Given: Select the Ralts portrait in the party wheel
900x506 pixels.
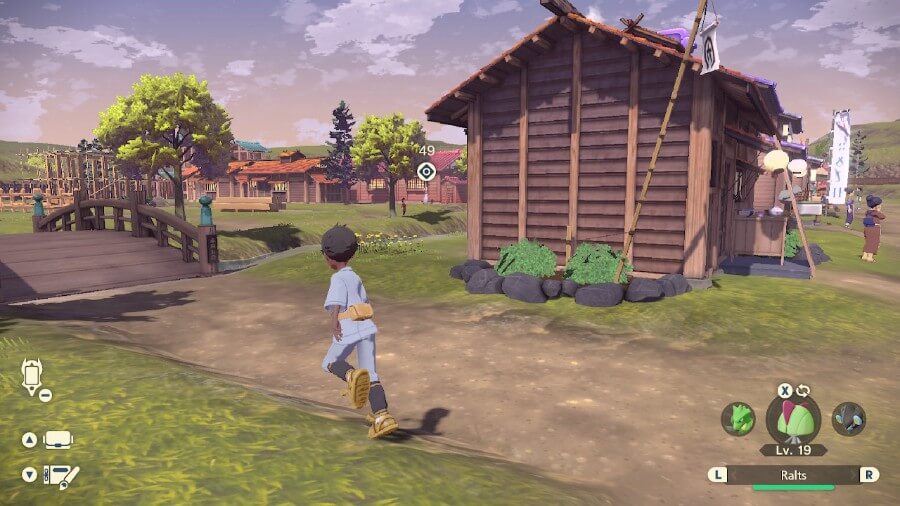Looking at the screenshot, I should (x=793, y=418).
